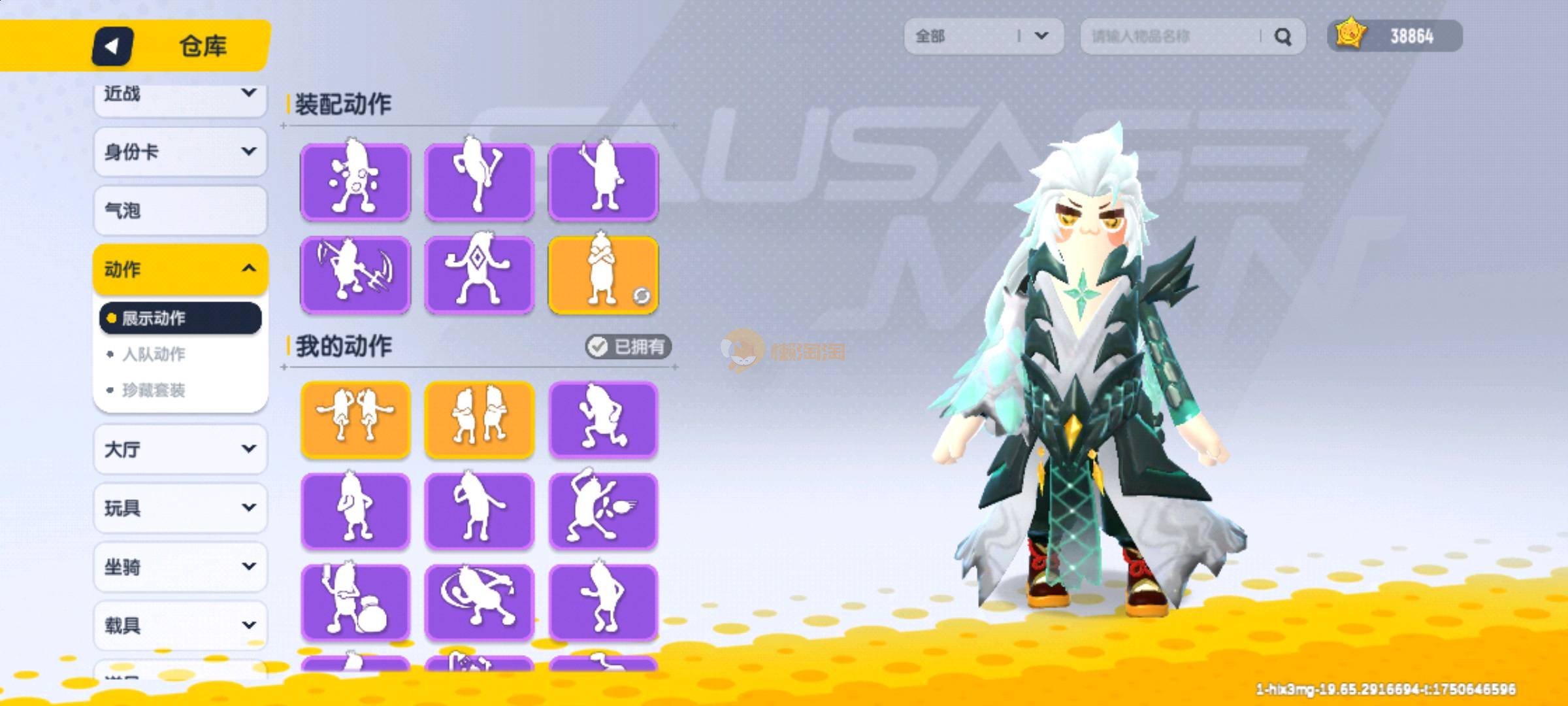The image size is (1568, 706).
Task: Expand the 大厅 lobby category
Action: point(180,449)
